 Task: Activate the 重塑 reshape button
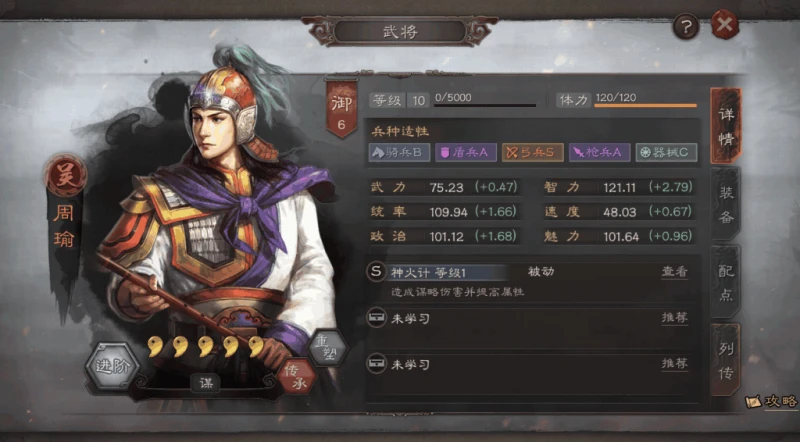(x=326, y=348)
